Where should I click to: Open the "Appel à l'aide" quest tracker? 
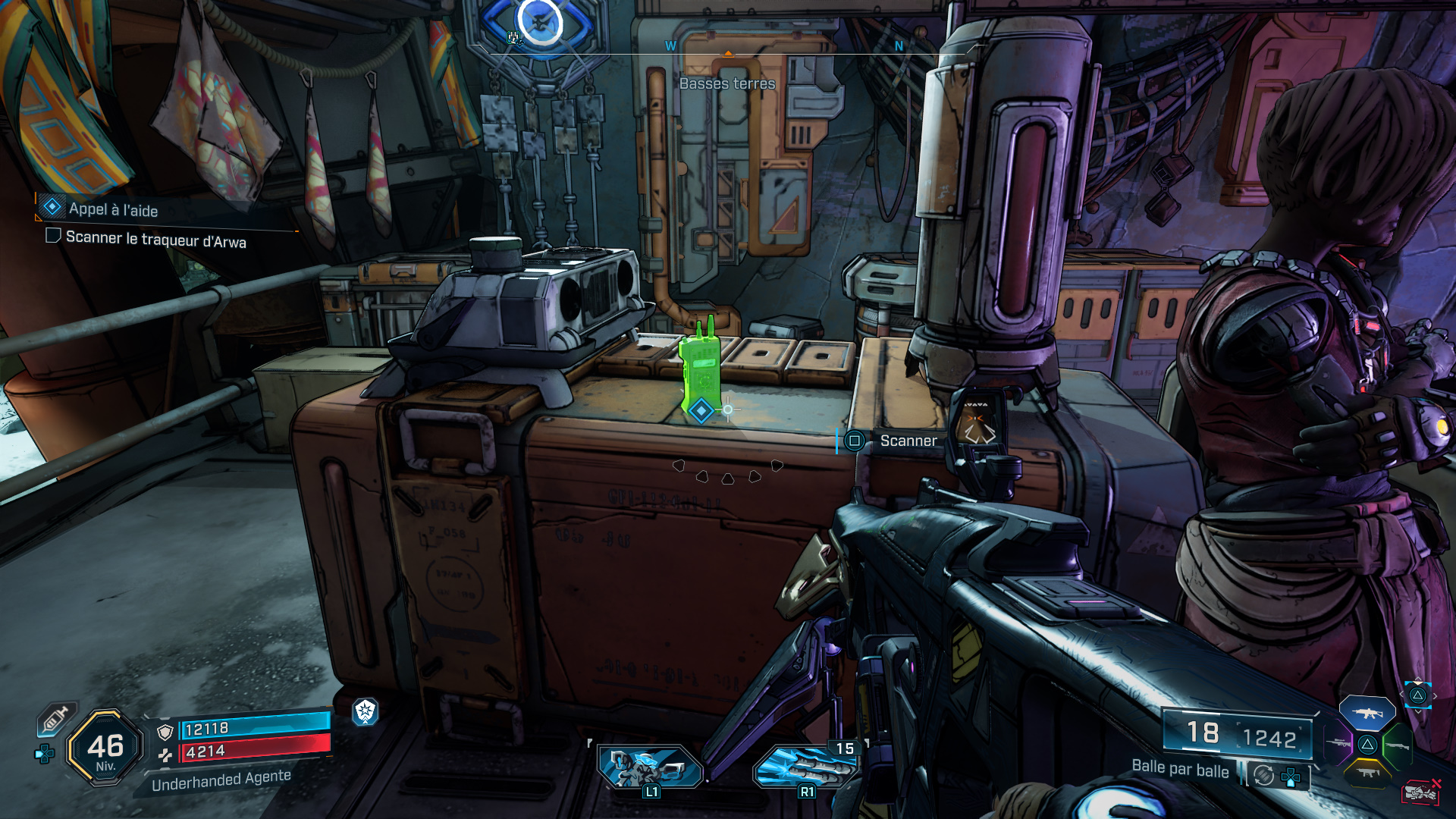click(114, 209)
